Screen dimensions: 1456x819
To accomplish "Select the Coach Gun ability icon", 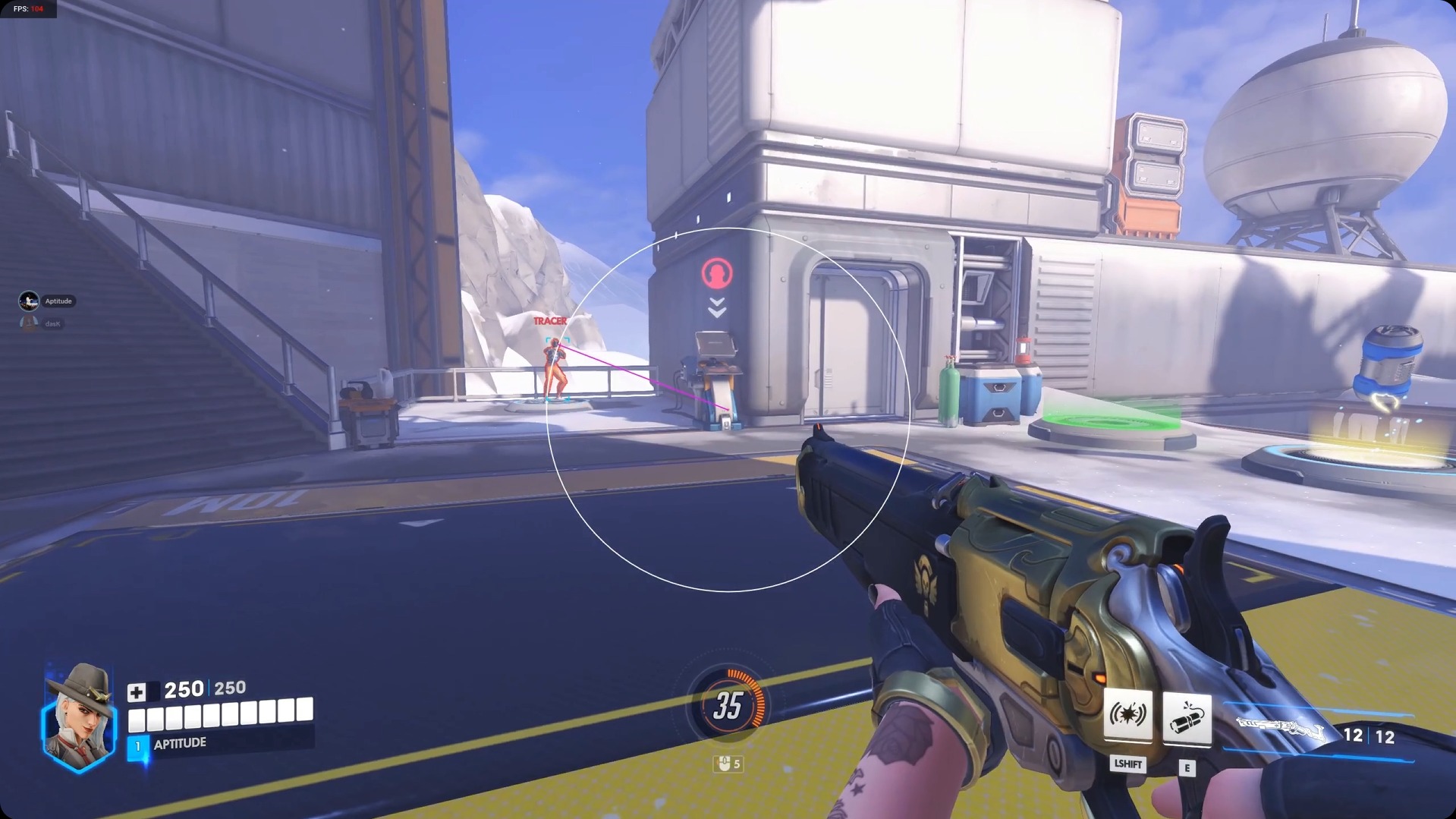I will coord(1128,714).
